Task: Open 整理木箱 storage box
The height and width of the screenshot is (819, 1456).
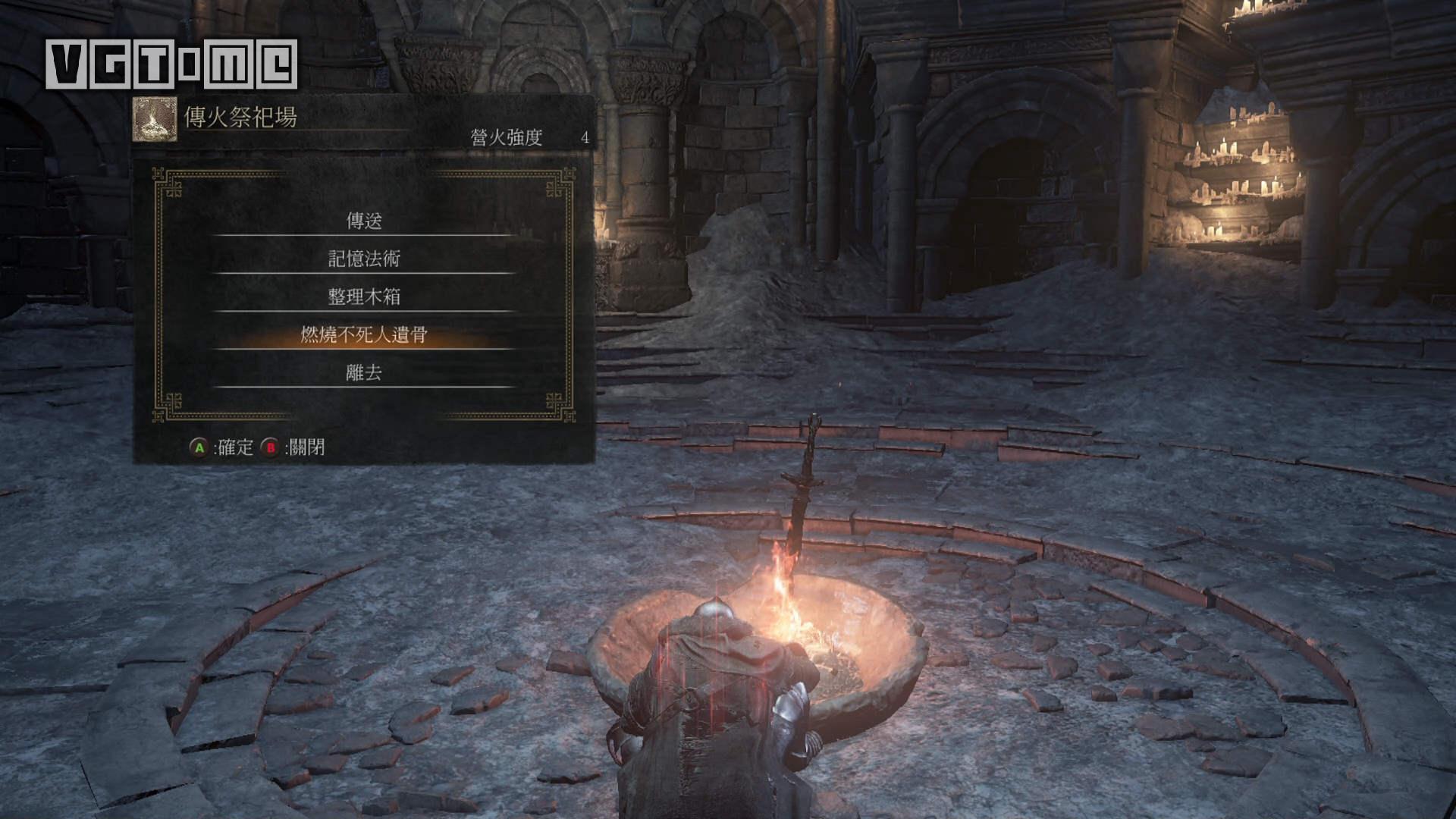Action: pos(364,297)
